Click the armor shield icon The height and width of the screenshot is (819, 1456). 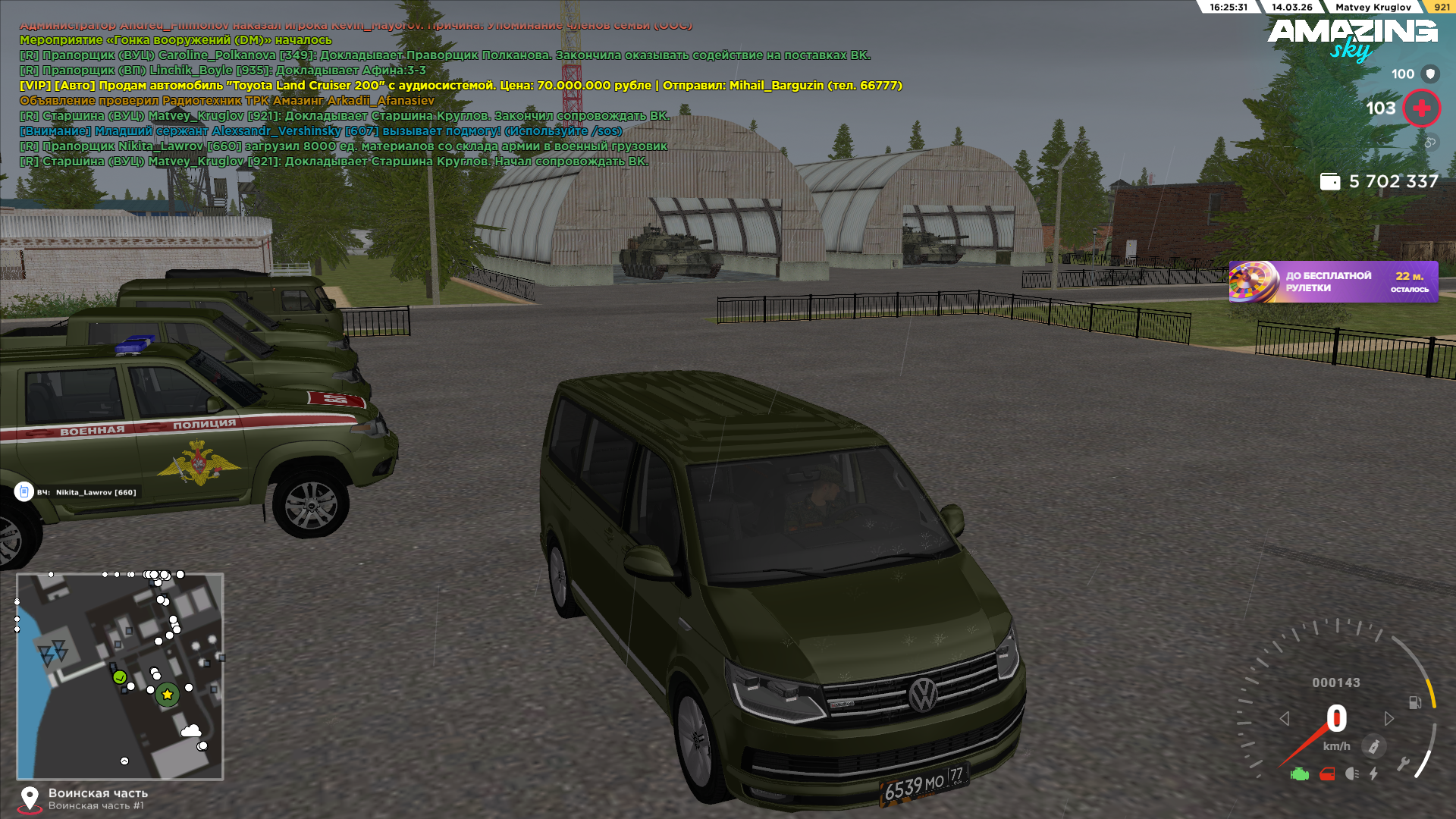(1430, 74)
